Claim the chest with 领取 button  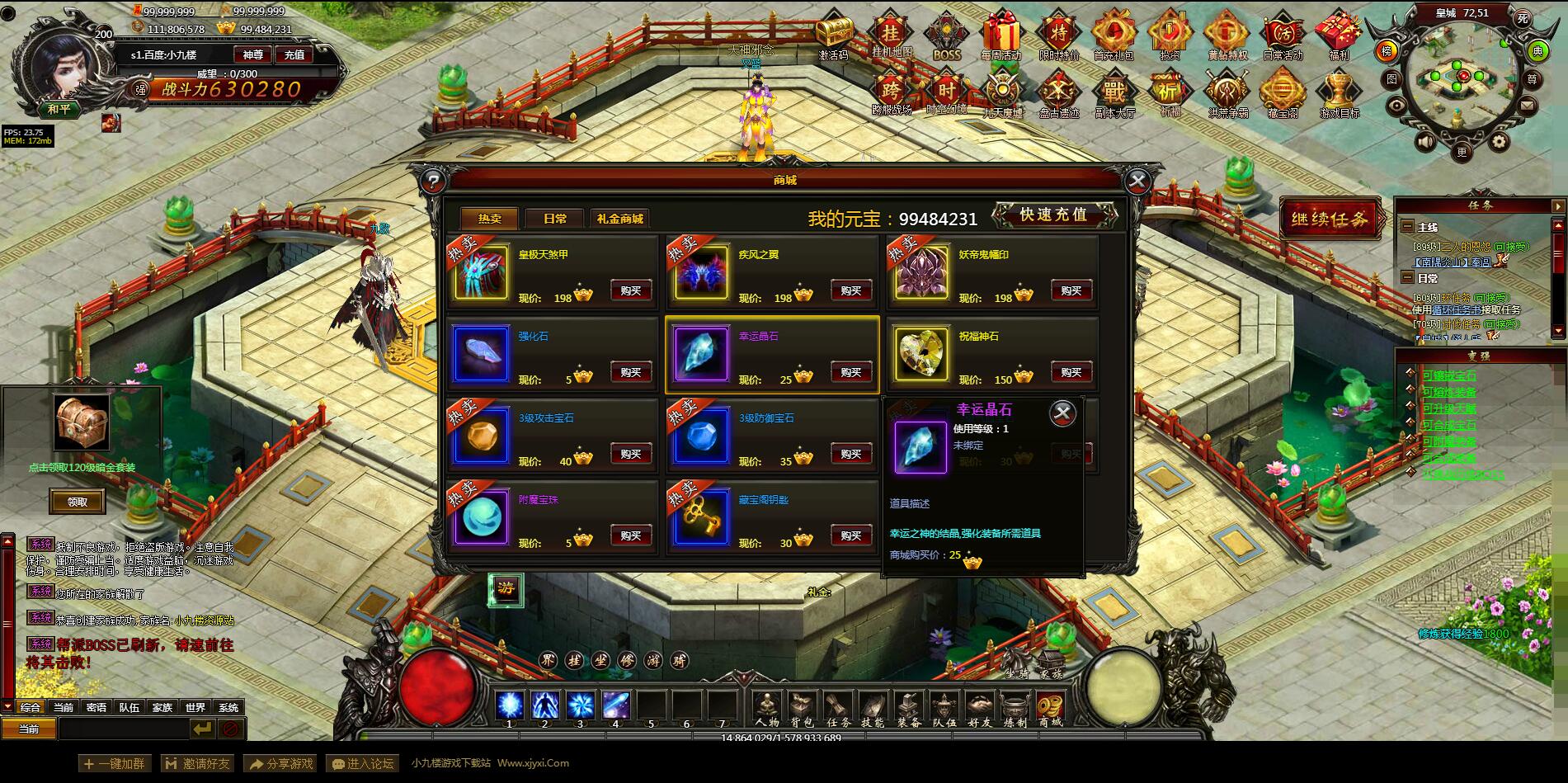pos(77,502)
